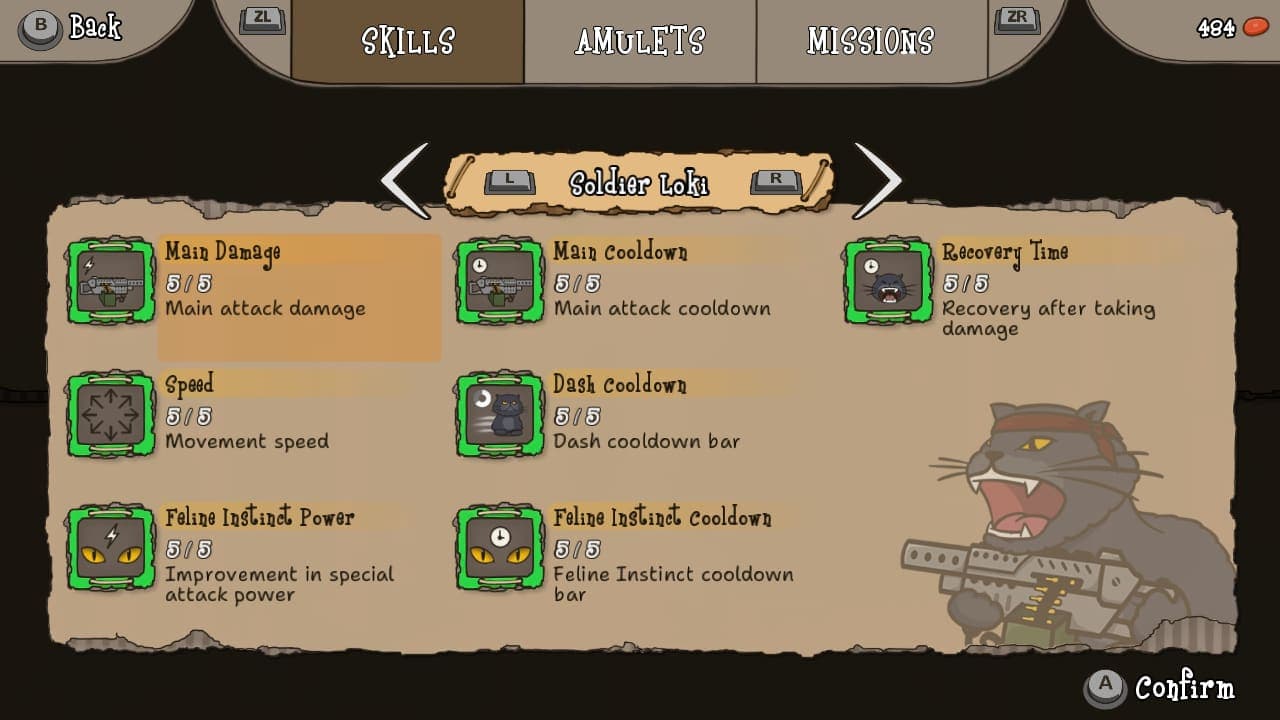Click the Main Cooldown clock icon

[x=497, y=283]
